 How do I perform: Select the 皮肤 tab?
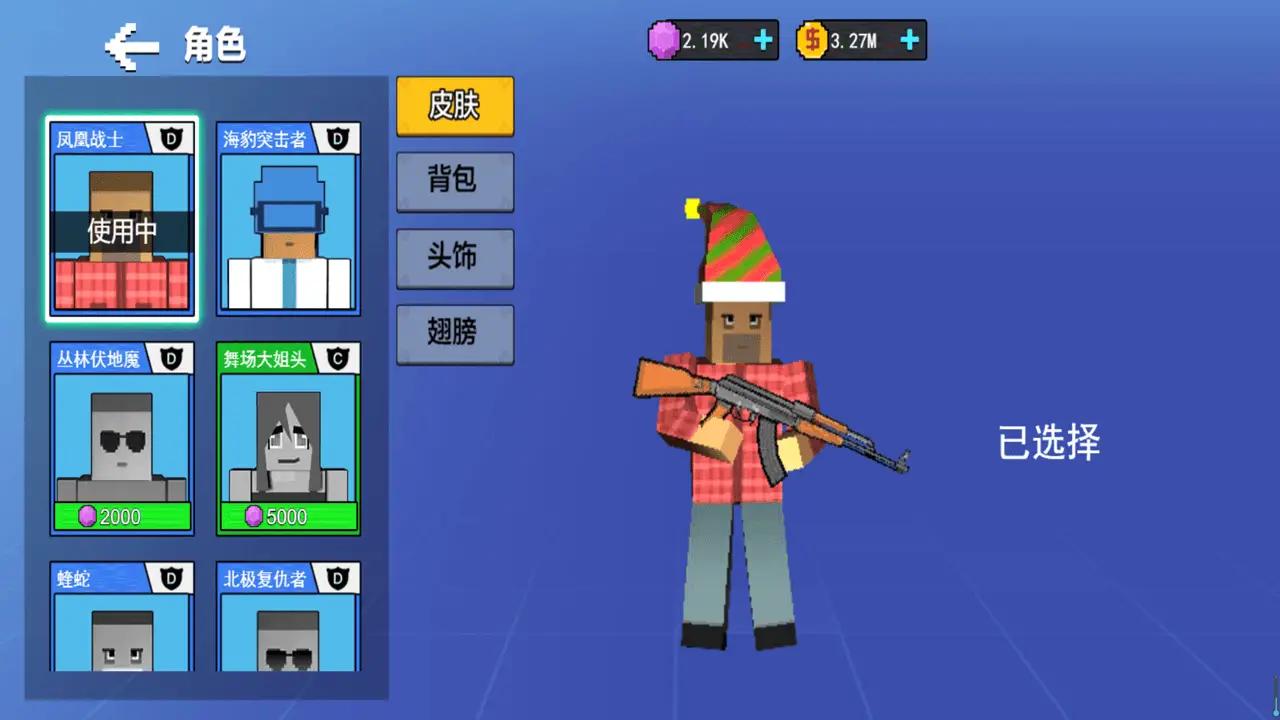(x=455, y=106)
